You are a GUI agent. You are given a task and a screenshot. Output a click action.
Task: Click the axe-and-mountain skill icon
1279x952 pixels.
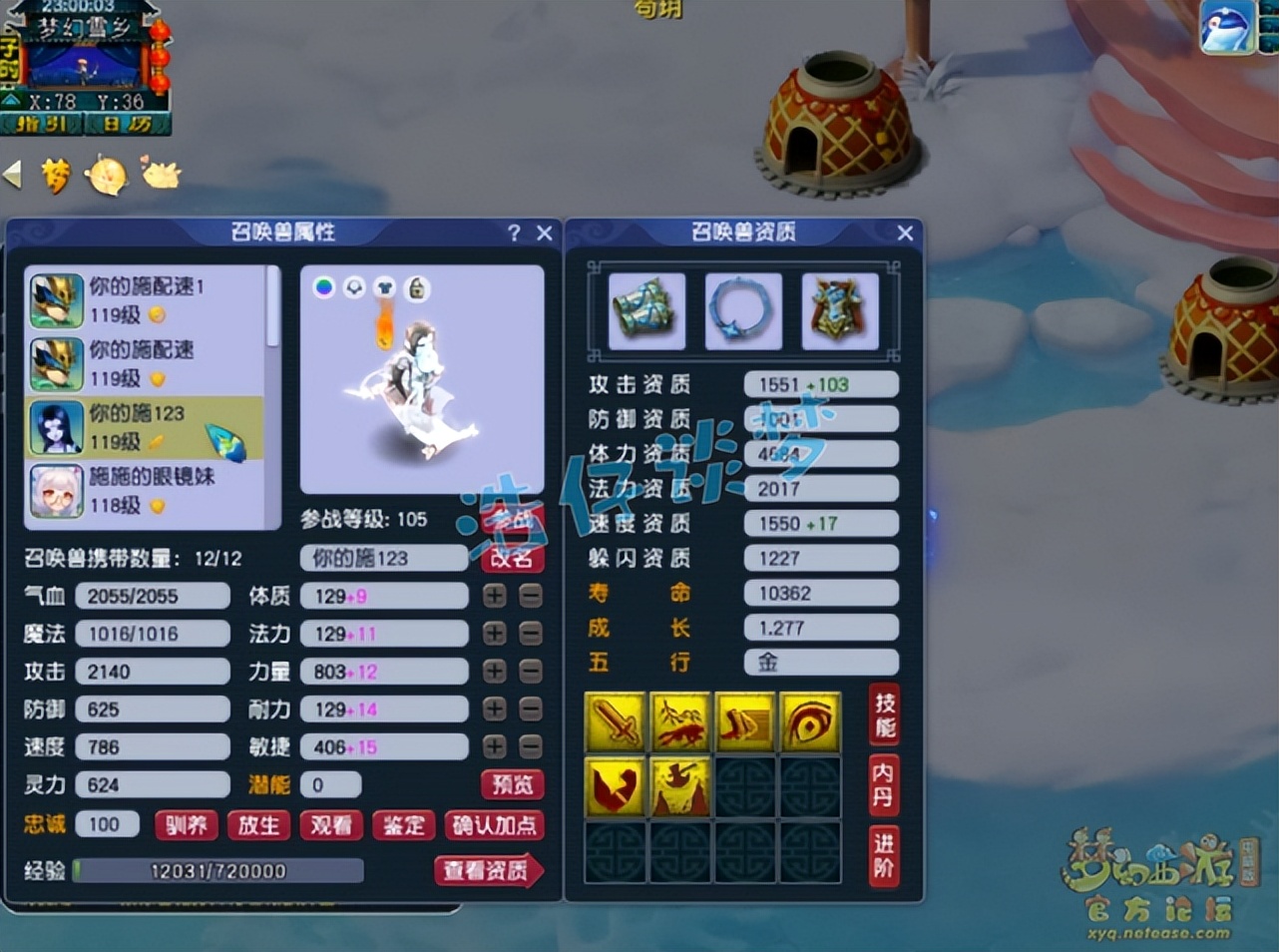tap(680, 787)
